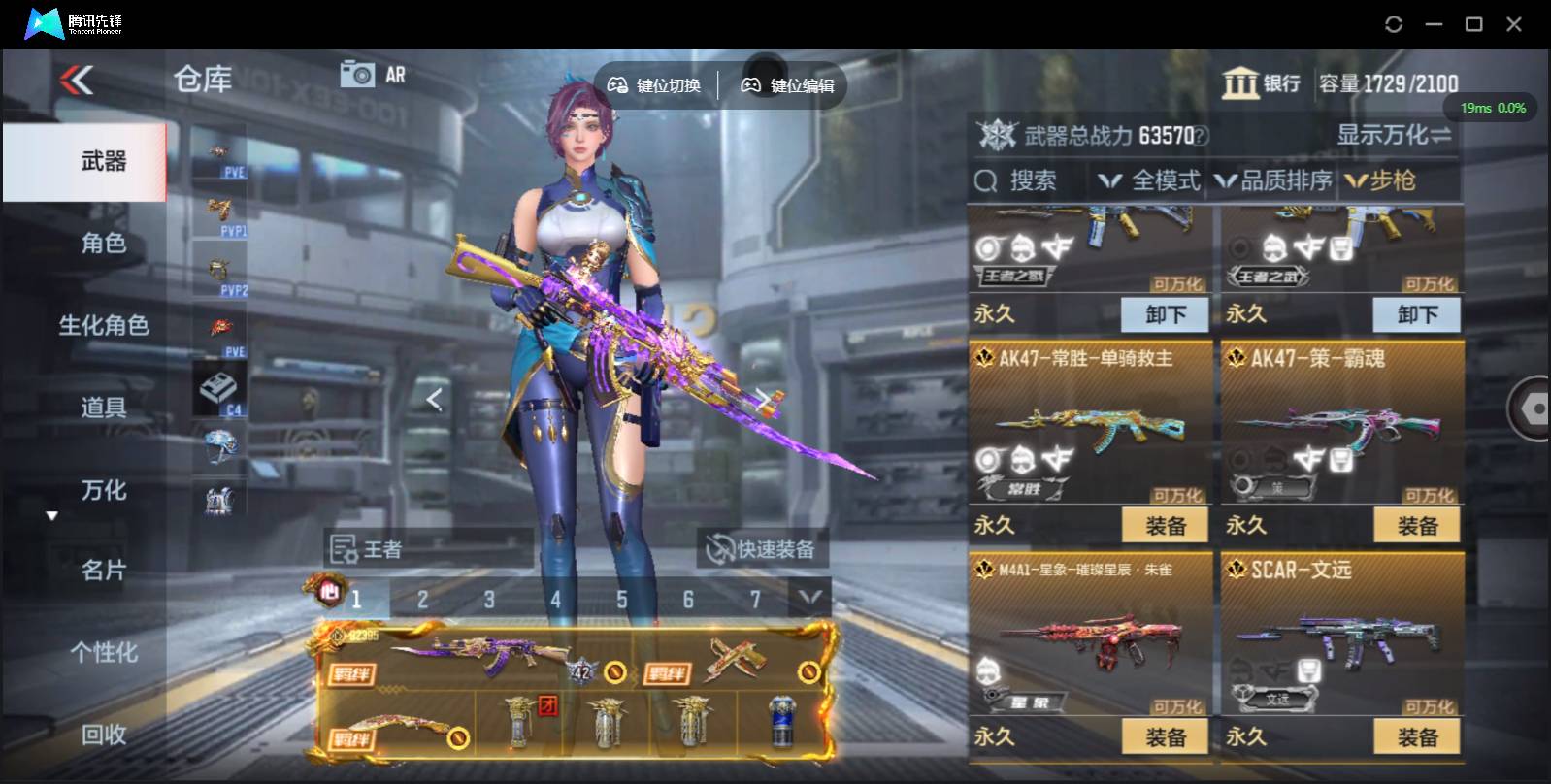
Task: Click the search magnifier icon
Action: (x=986, y=180)
